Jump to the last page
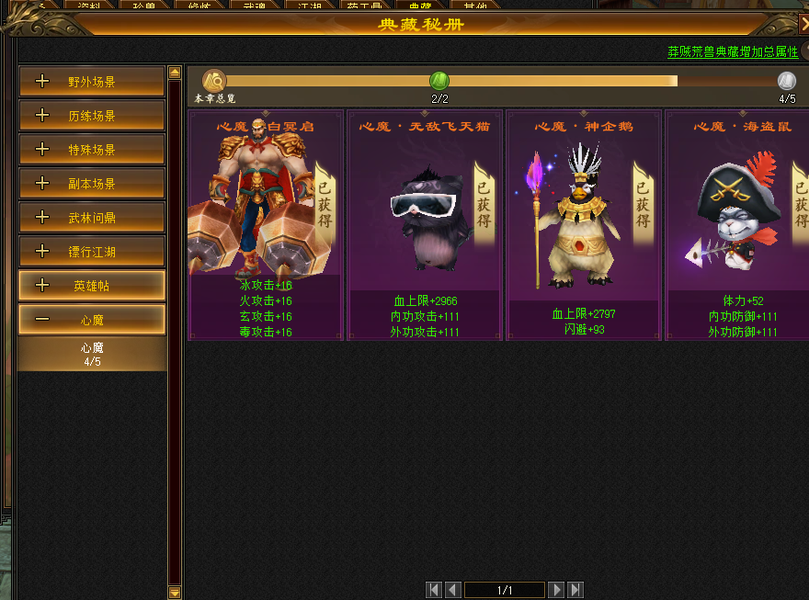Viewport: 809px width, 600px height. 575,590
